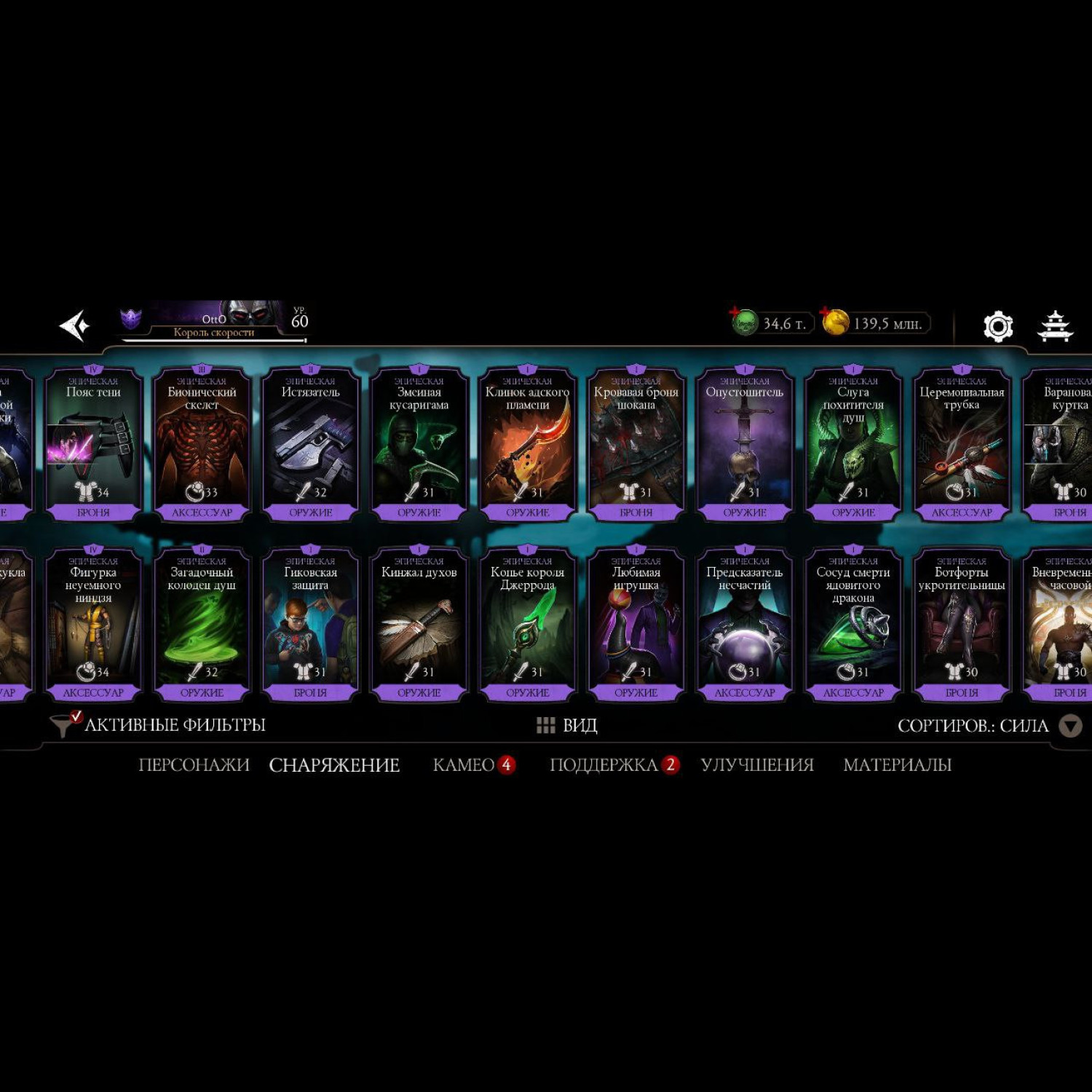This screenshot has width=1092, height=1092.
Task: Select the Пояс тени armor card
Action: point(93,444)
